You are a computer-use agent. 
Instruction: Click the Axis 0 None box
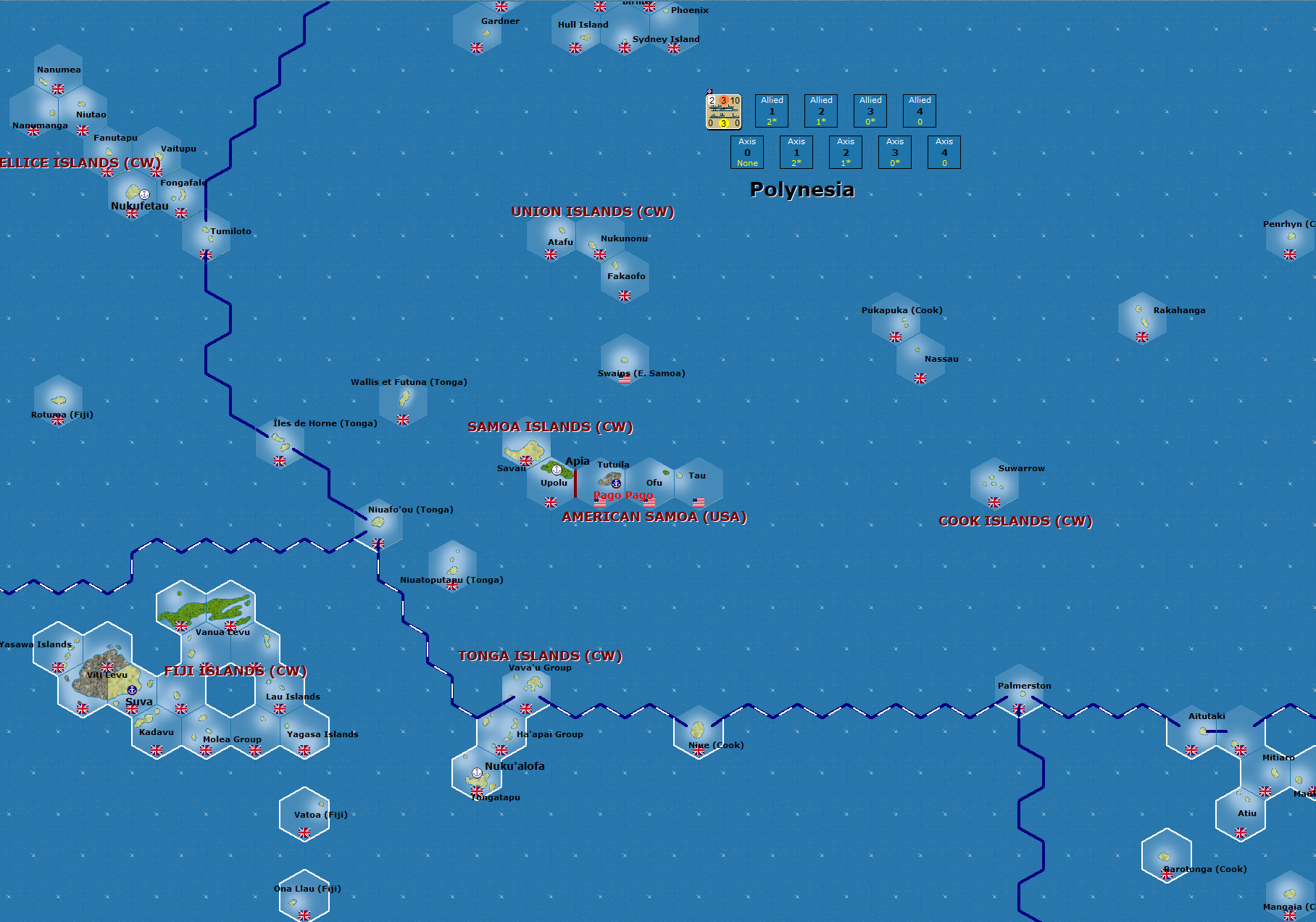tap(747, 152)
